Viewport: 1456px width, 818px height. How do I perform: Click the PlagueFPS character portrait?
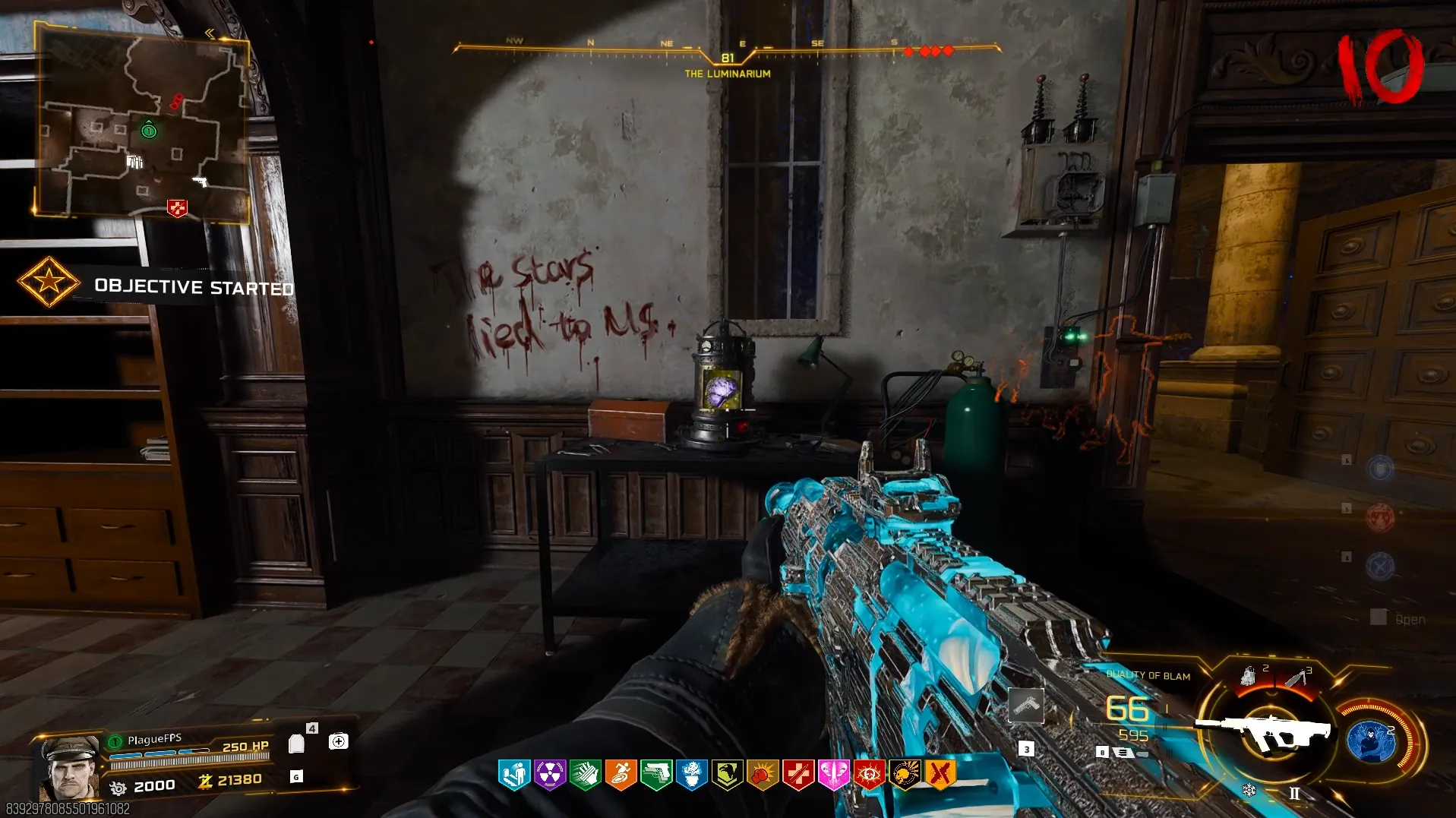(70, 767)
